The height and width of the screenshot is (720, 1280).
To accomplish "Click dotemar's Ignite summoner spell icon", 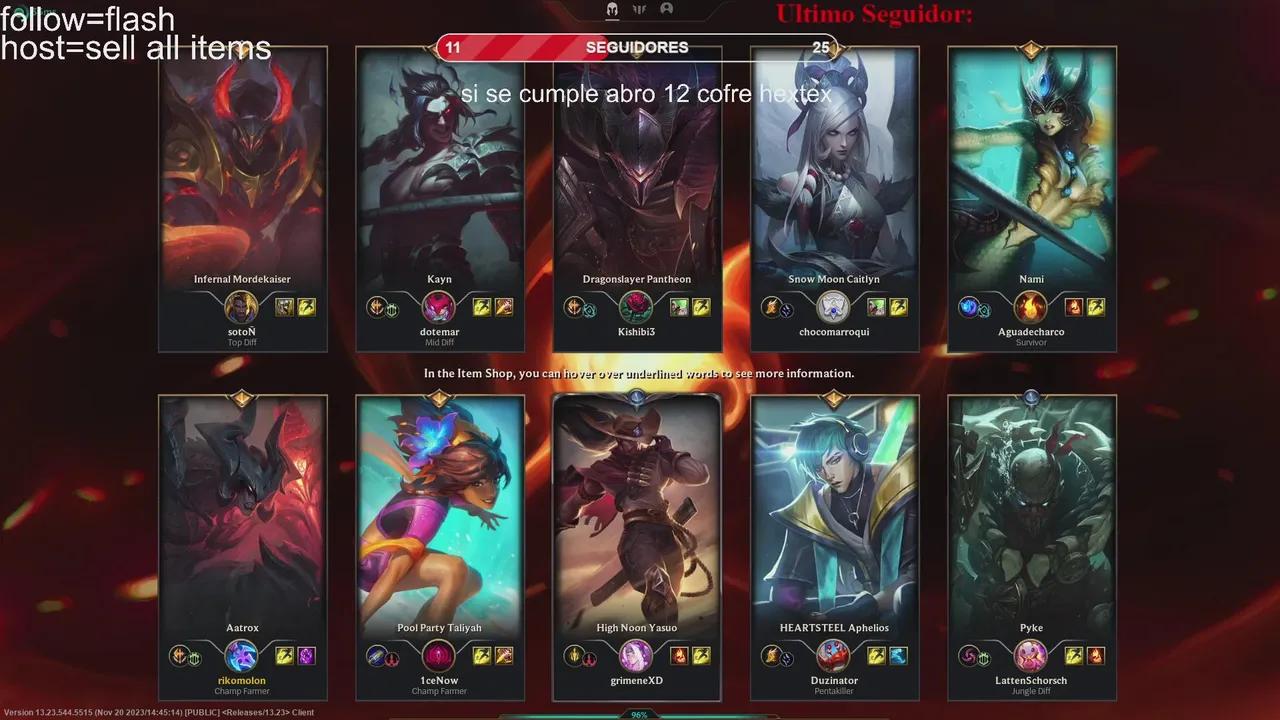I will pyautogui.click(x=504, y=307).
